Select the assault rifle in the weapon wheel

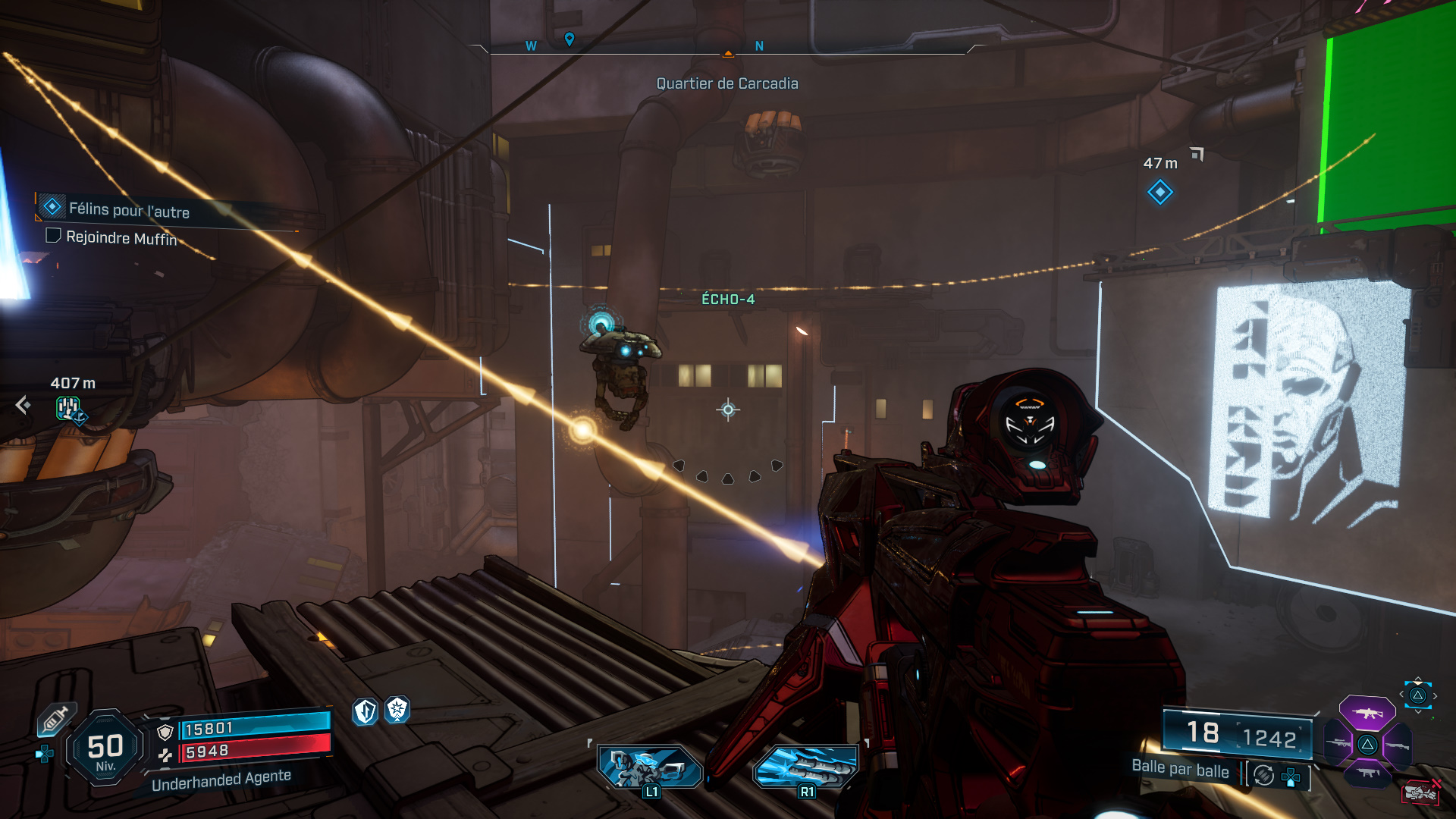click(1367, 713)
